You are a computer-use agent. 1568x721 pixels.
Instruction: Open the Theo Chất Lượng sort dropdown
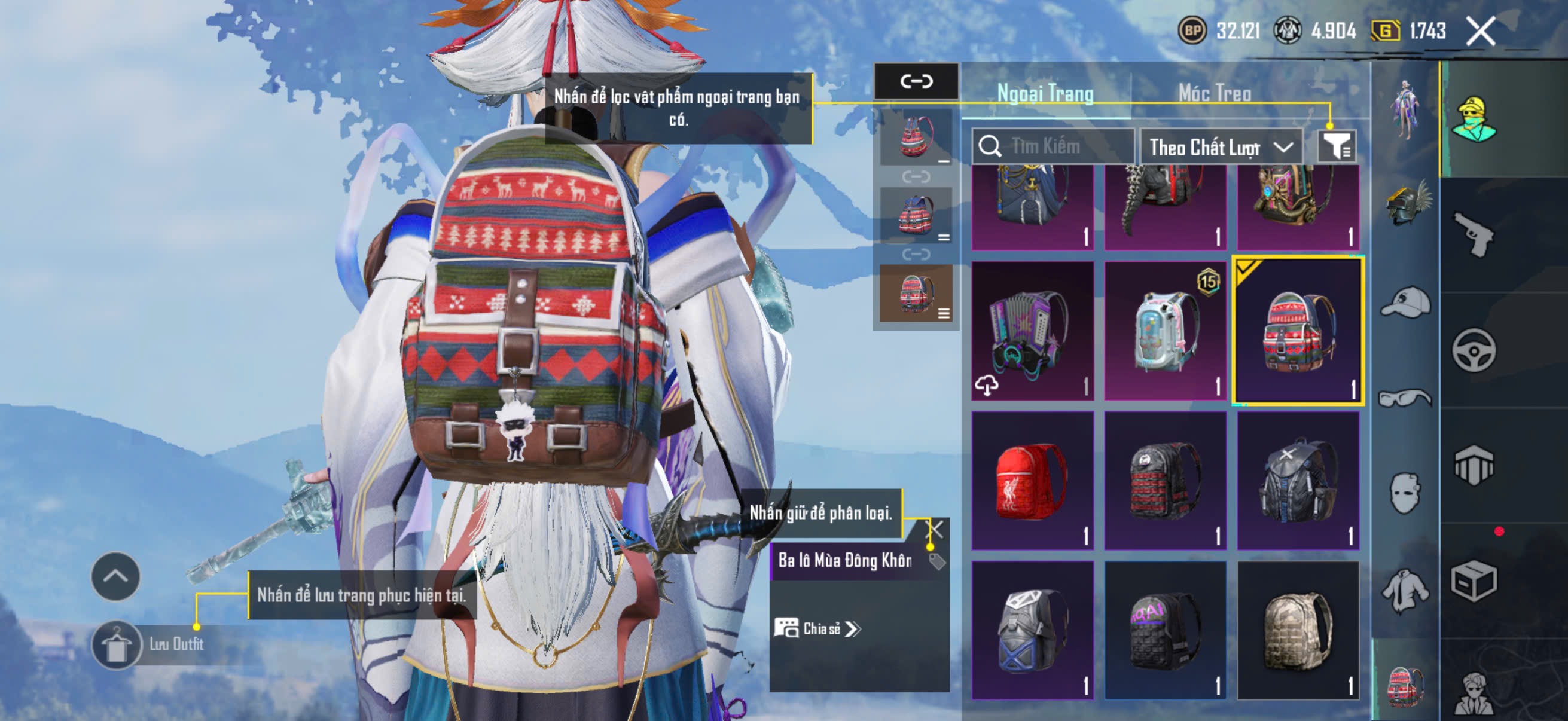coord(1220,147)
